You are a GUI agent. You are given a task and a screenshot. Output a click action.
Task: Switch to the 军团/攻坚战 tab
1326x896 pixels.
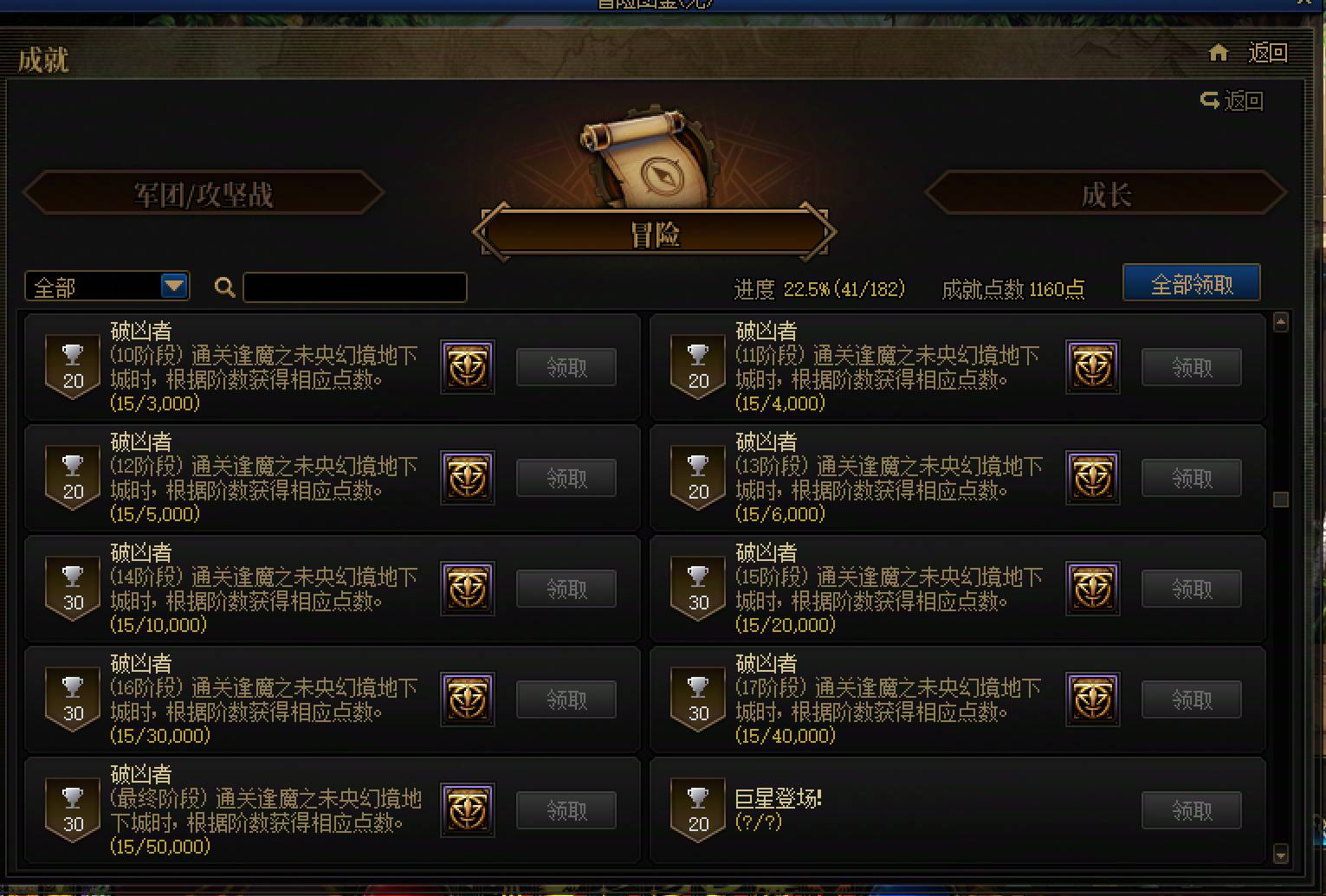[205, 194]
